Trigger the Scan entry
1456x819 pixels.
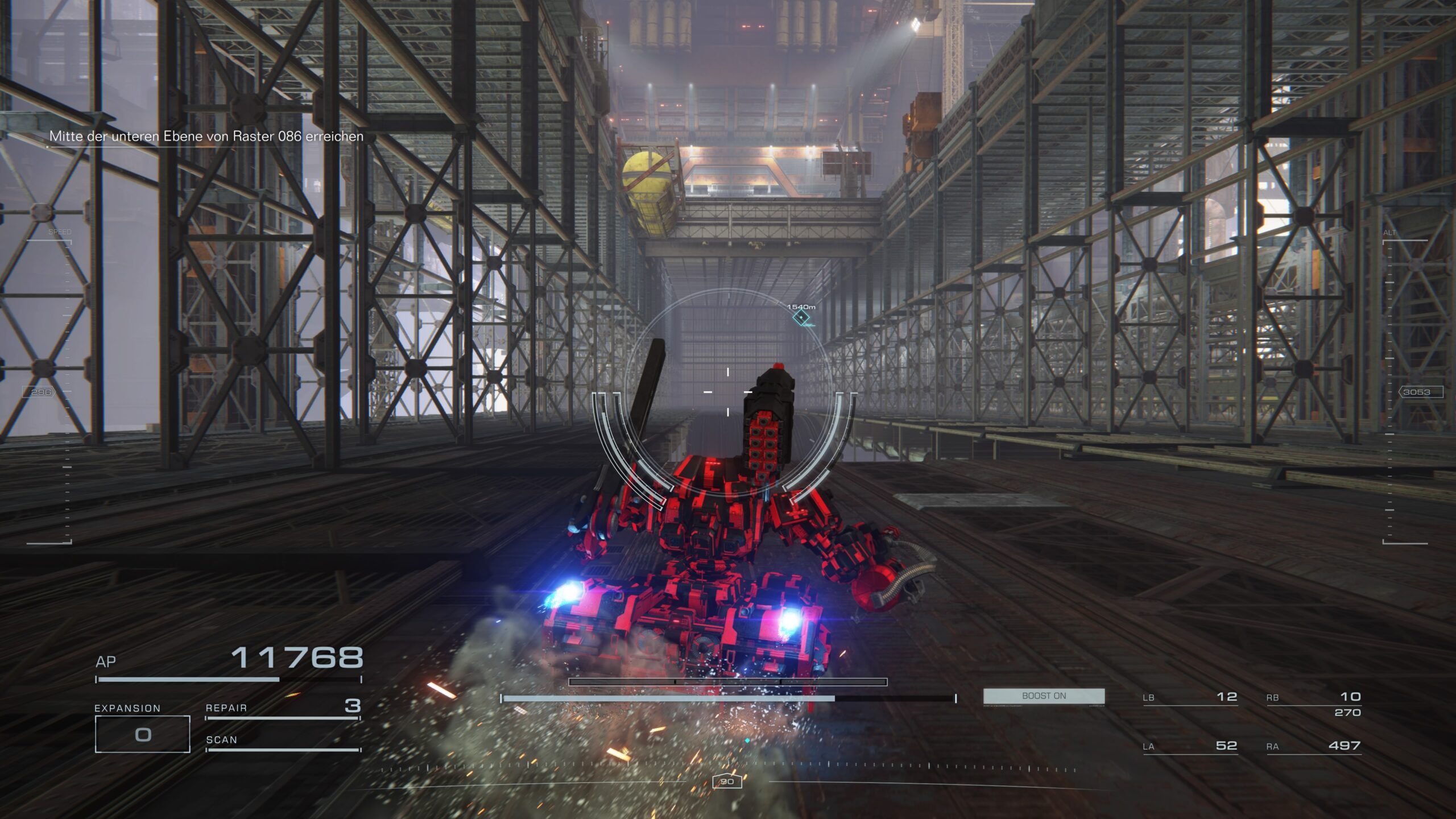(283, 741)
